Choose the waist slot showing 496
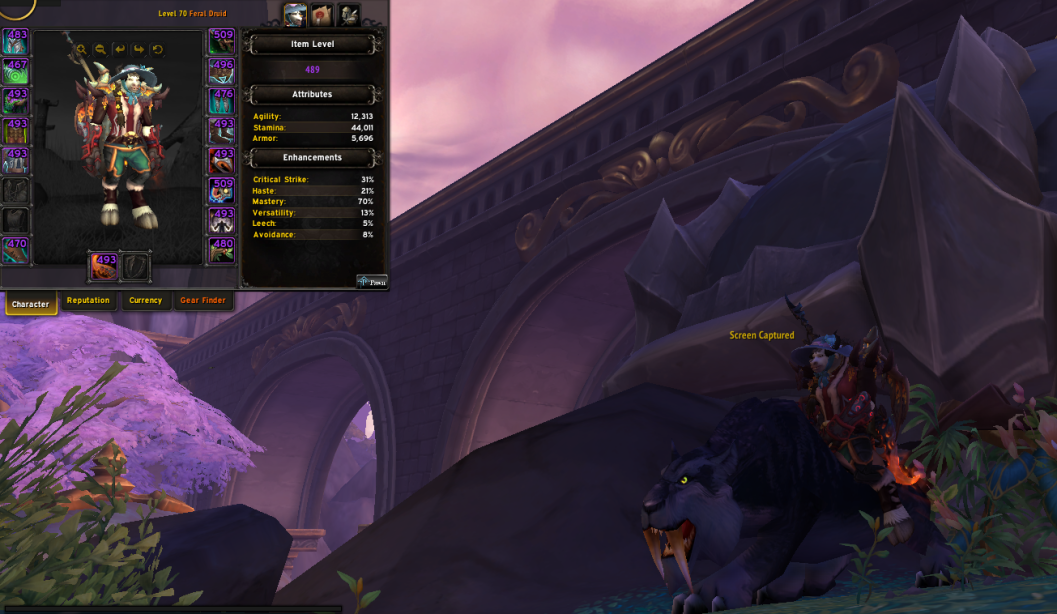 pyautogui.click(x=222, y=72)
